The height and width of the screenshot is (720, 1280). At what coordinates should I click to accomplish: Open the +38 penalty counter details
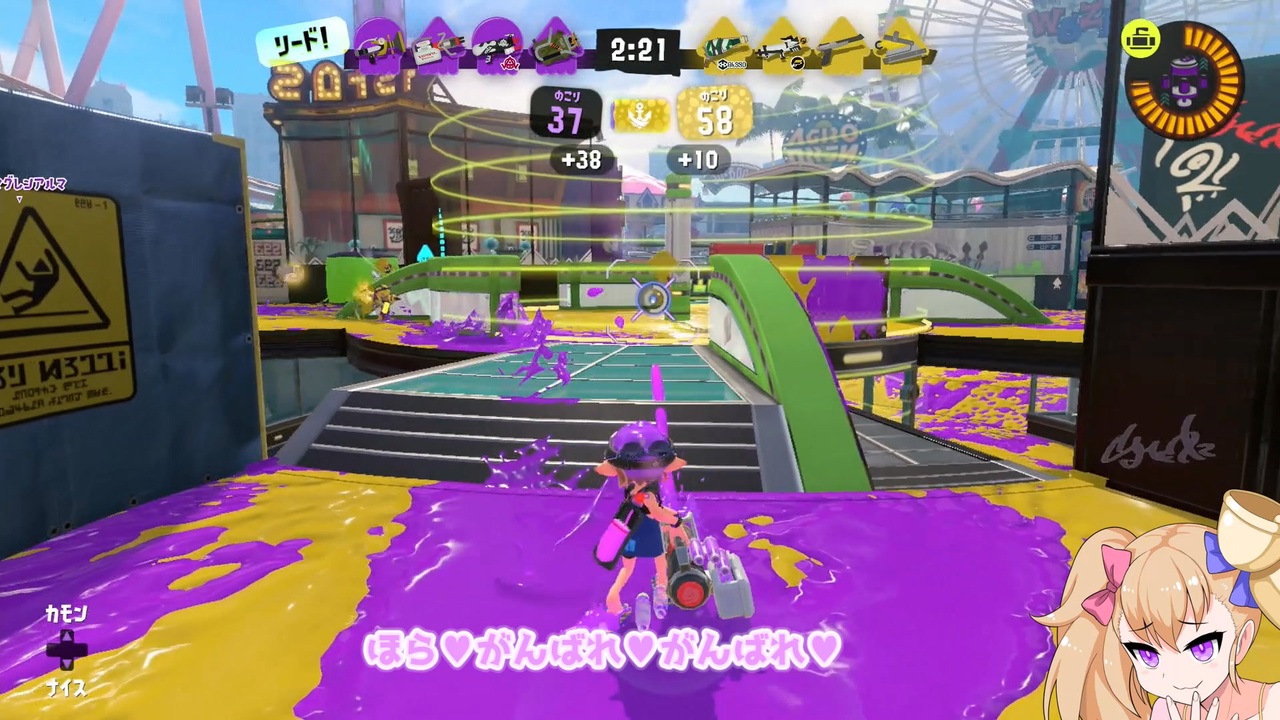click(x=583, y=160)
